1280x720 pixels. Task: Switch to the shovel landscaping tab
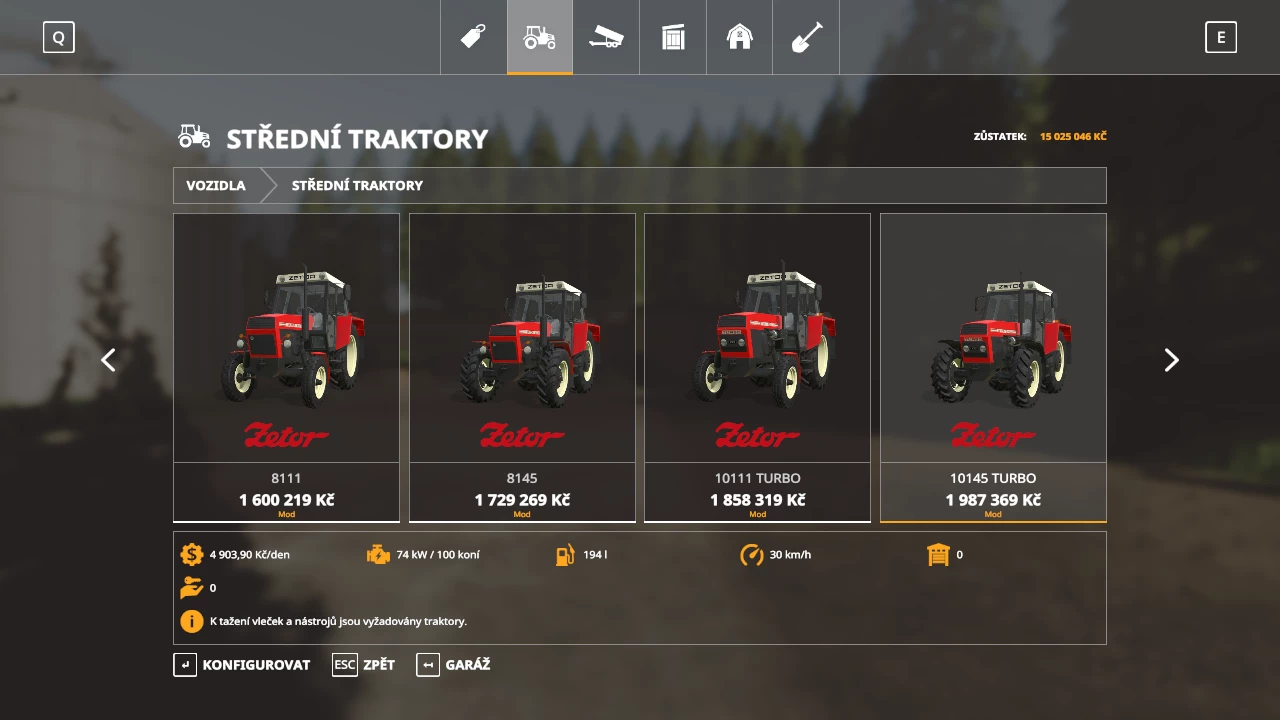coord(806,37)
